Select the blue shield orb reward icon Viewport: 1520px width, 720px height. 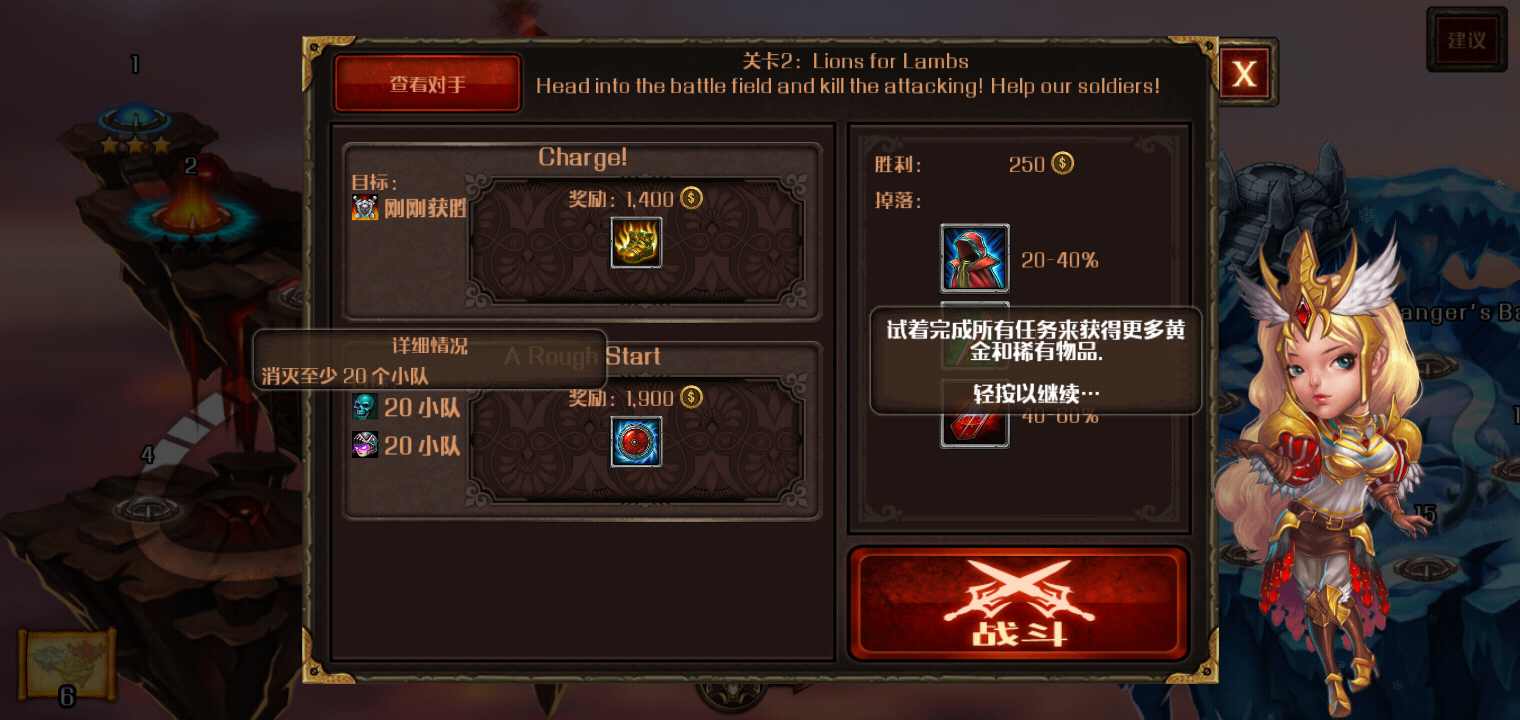click(637, 442)
